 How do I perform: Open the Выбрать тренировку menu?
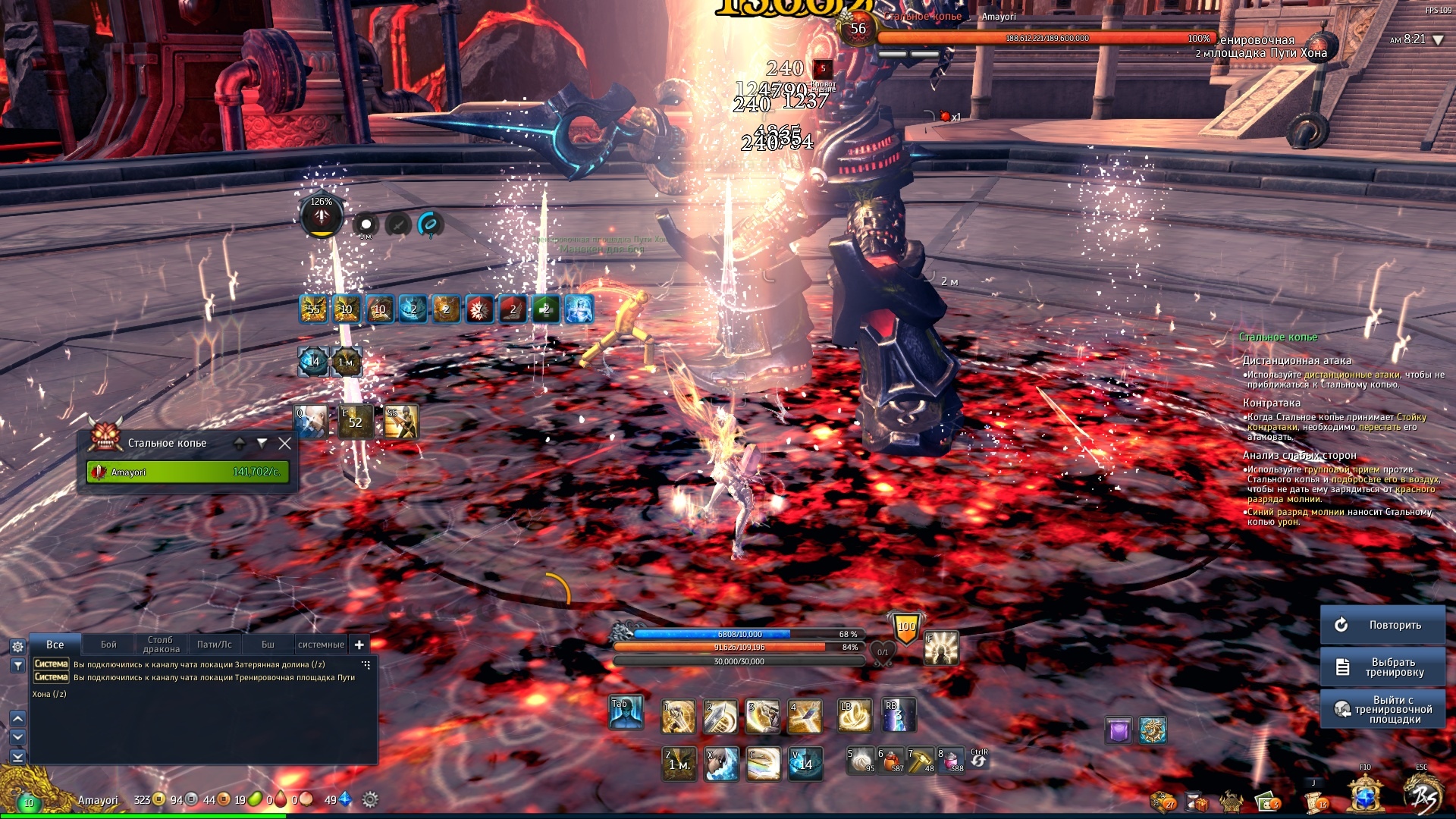(1382, 667)
